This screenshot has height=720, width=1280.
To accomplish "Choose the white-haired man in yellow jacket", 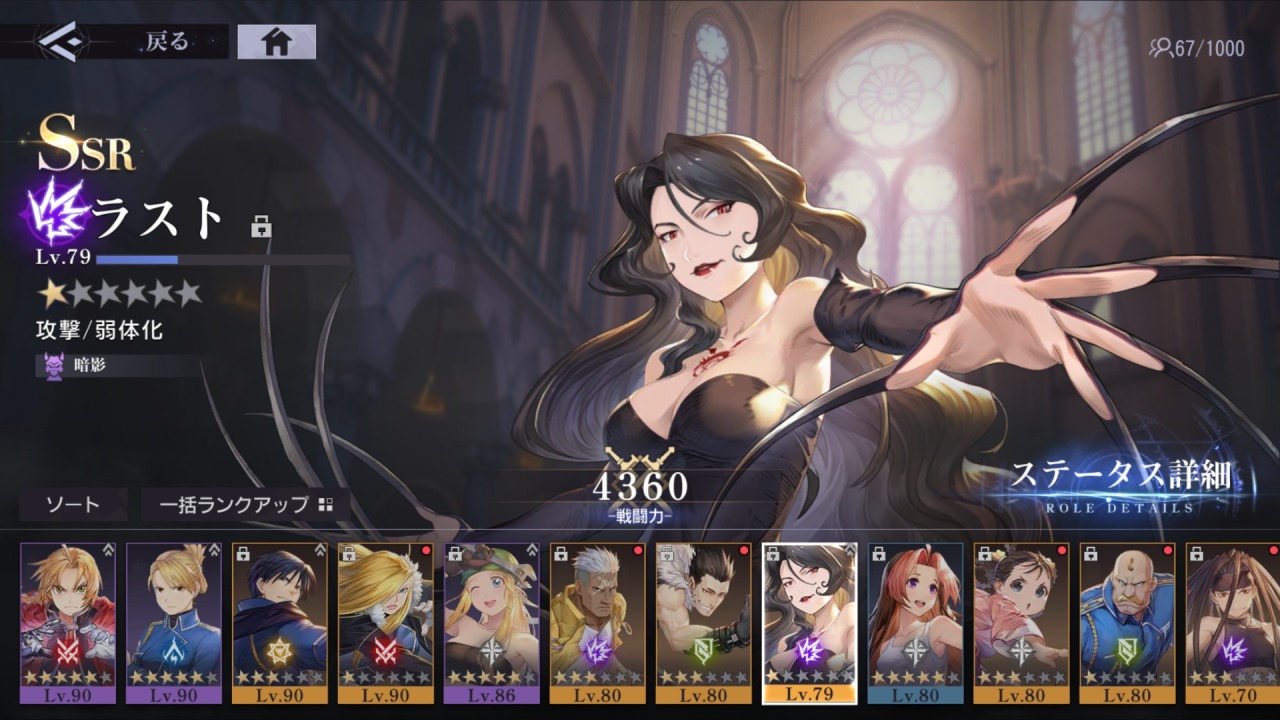I will click(598, 623).
